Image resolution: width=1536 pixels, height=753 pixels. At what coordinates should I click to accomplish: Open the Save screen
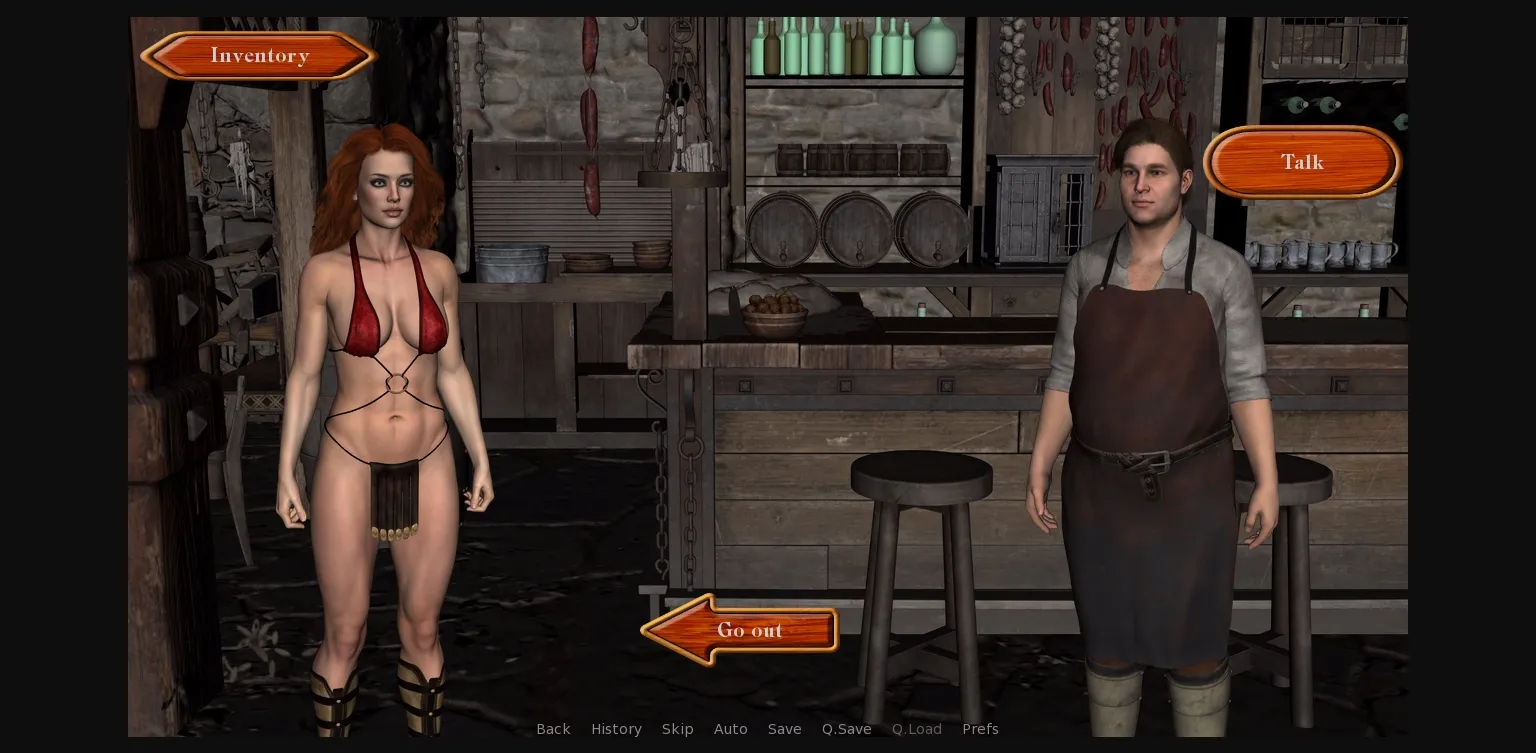point(784,729)
